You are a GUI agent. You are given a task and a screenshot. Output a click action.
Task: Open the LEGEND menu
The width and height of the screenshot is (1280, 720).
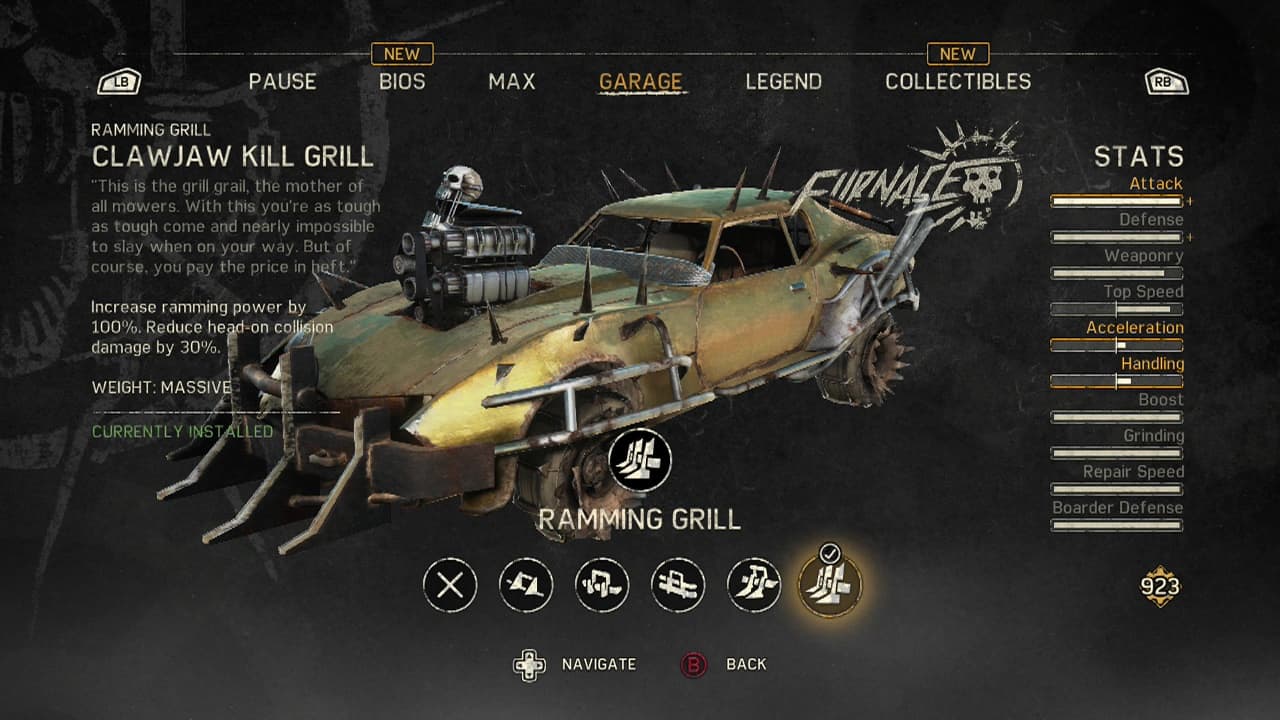(x=784, y=82)
